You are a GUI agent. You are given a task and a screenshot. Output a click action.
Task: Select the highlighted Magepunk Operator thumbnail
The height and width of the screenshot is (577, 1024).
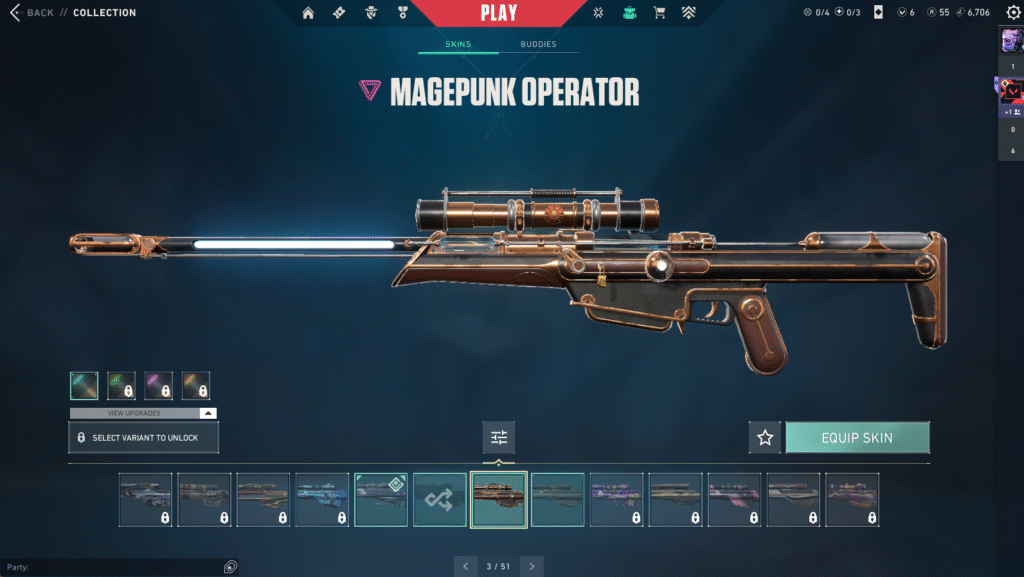[x=499, y=499]
